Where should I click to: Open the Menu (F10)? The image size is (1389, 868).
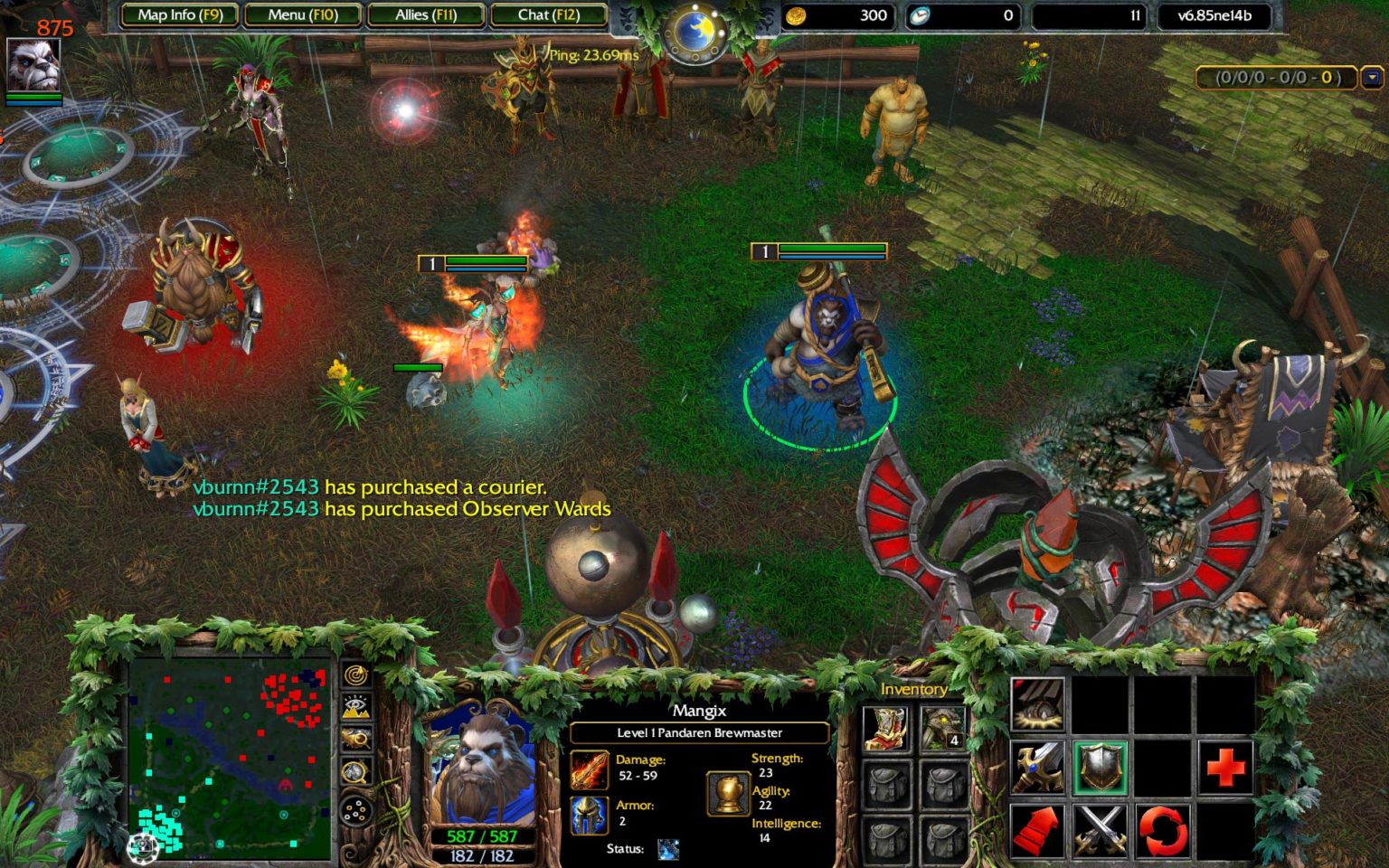coord(303,15)
